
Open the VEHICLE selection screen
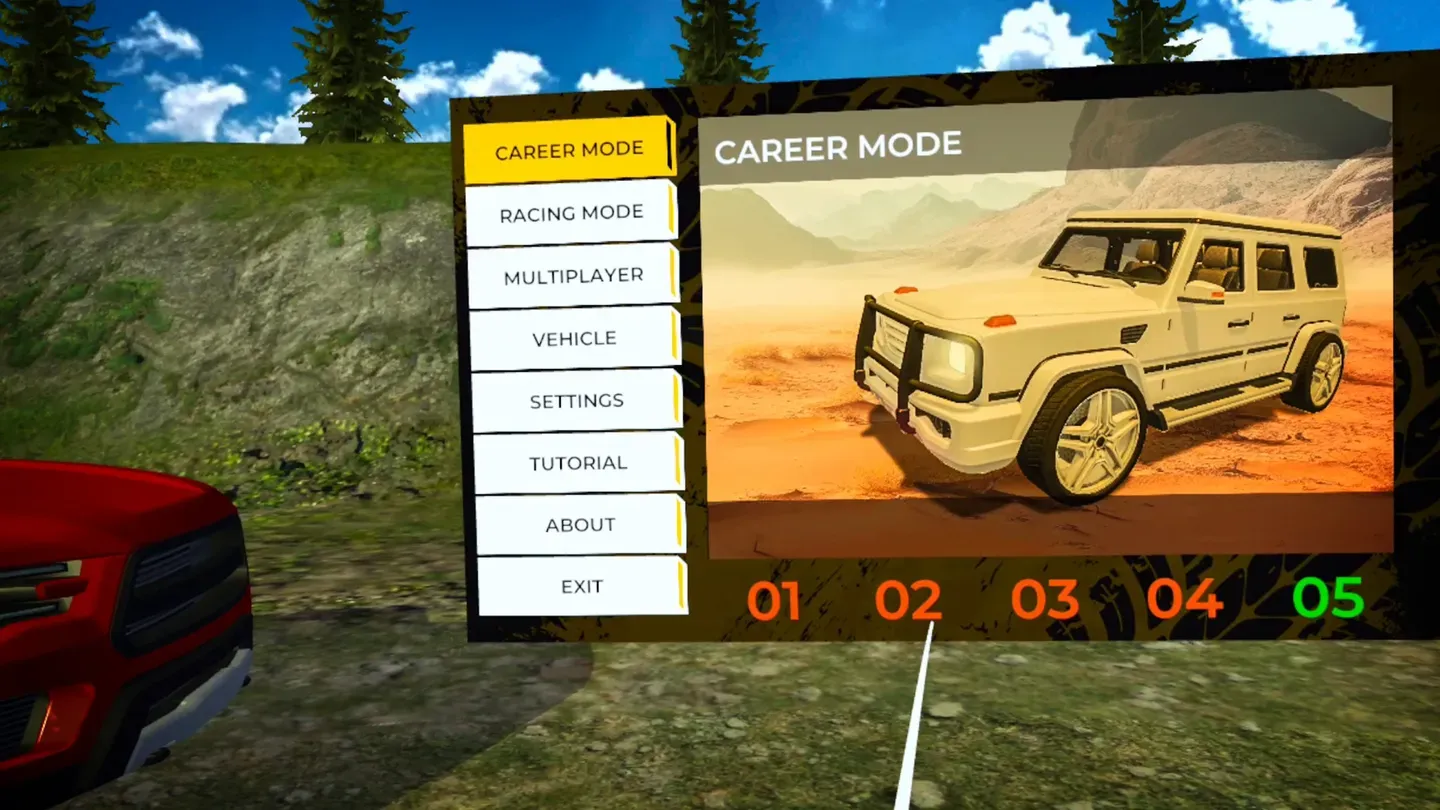(574, 337)
